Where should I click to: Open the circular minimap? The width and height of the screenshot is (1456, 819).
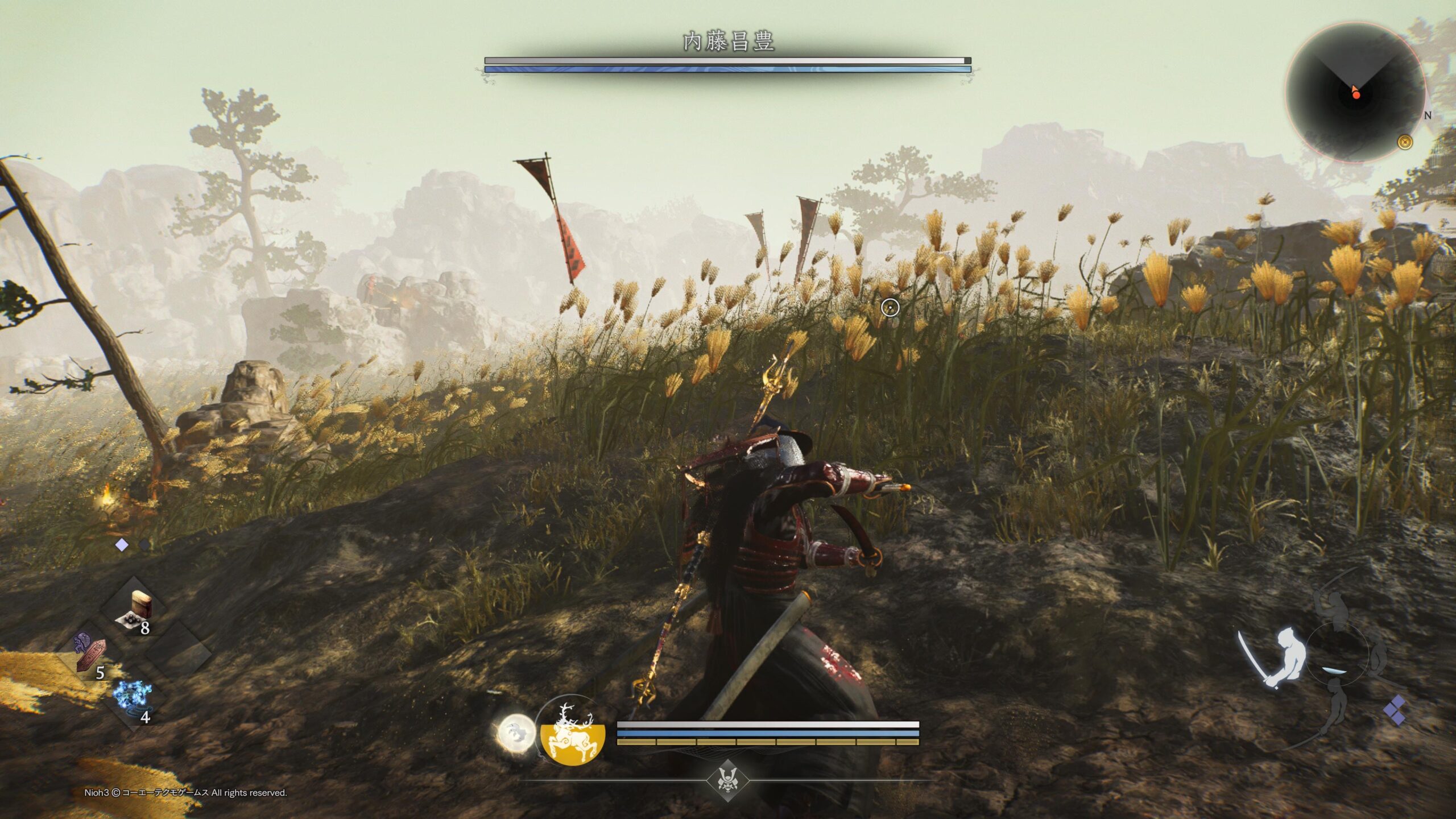click(1355, 93)
